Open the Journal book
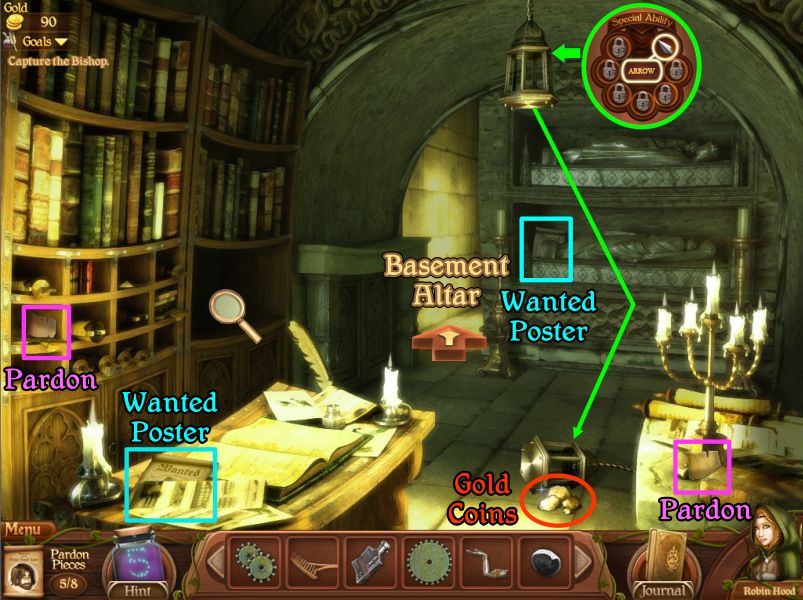The image size is (803, 600). (x=660, y=562)
